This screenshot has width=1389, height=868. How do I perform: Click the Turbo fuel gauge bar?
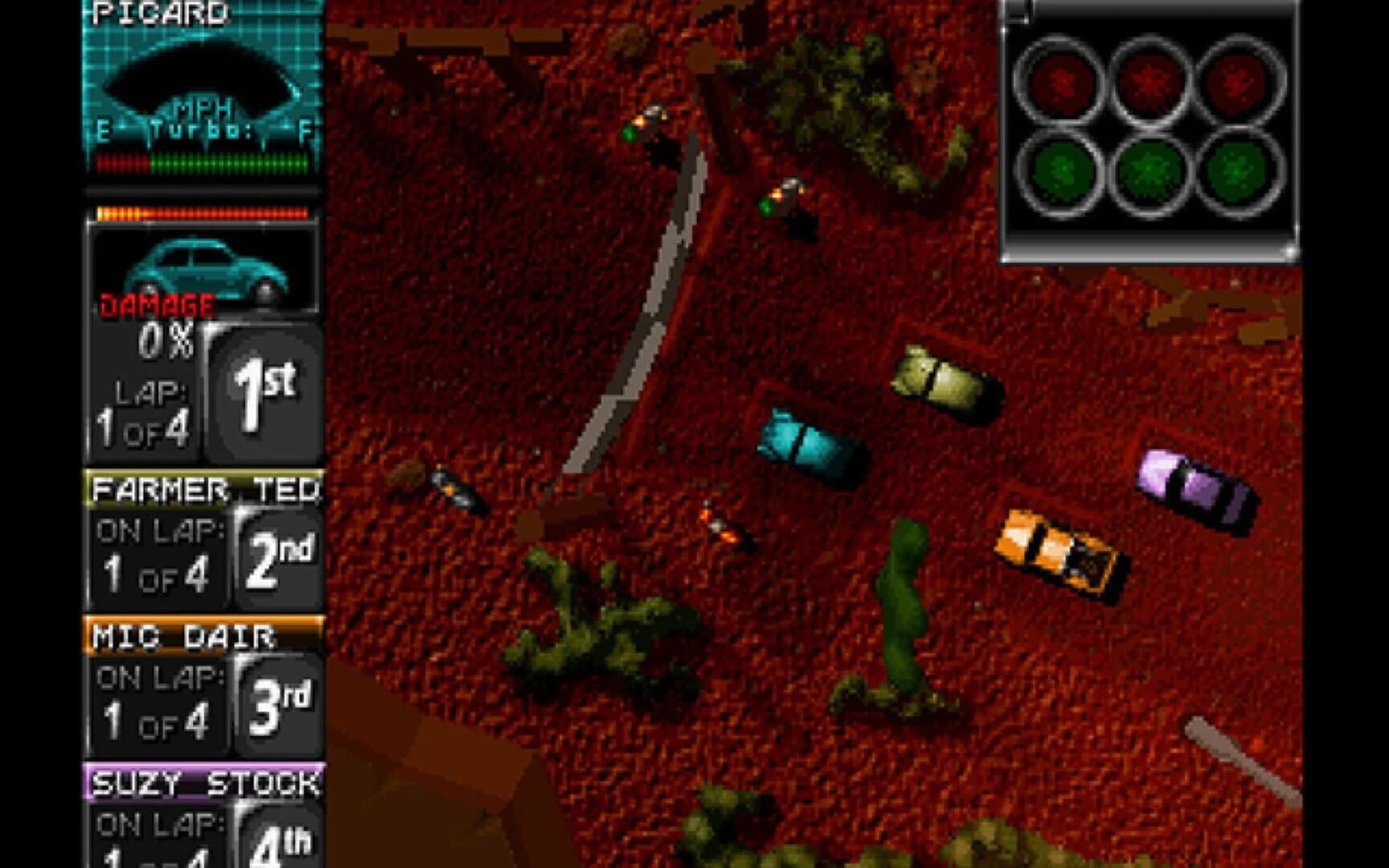pyautogui.click(x=201, y=163)
